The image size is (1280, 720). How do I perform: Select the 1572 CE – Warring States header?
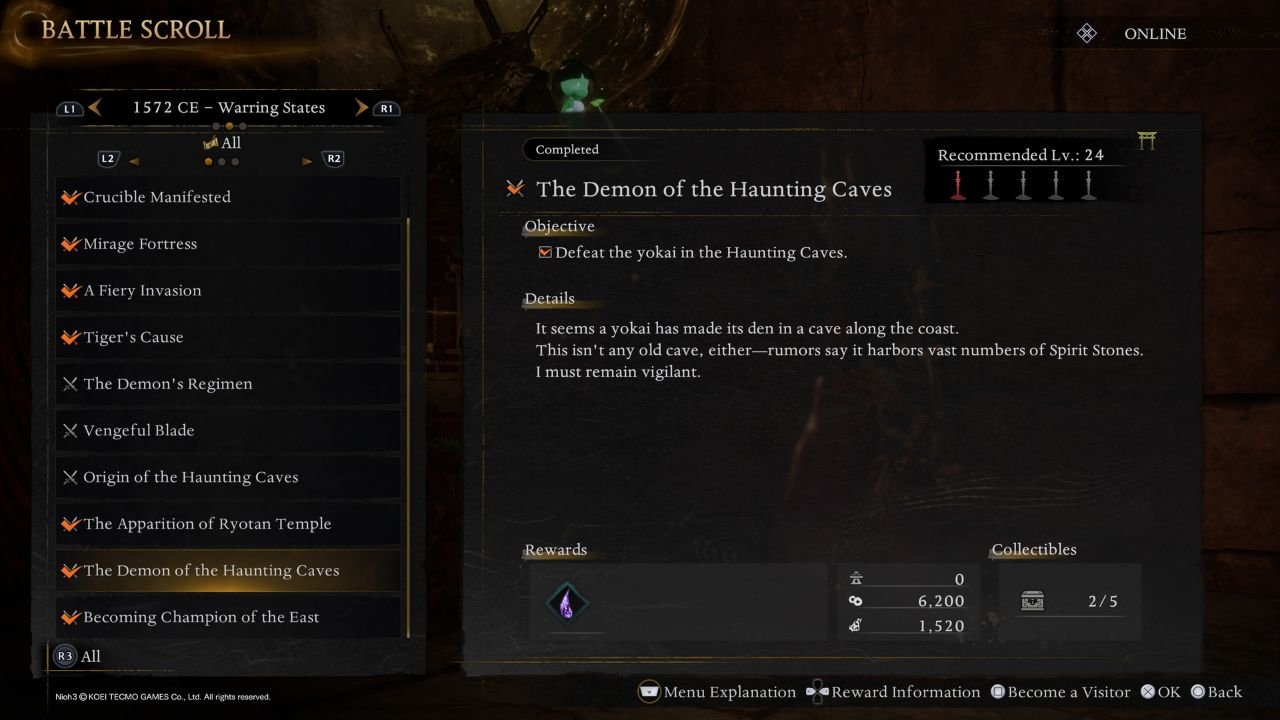coord(229,106)
